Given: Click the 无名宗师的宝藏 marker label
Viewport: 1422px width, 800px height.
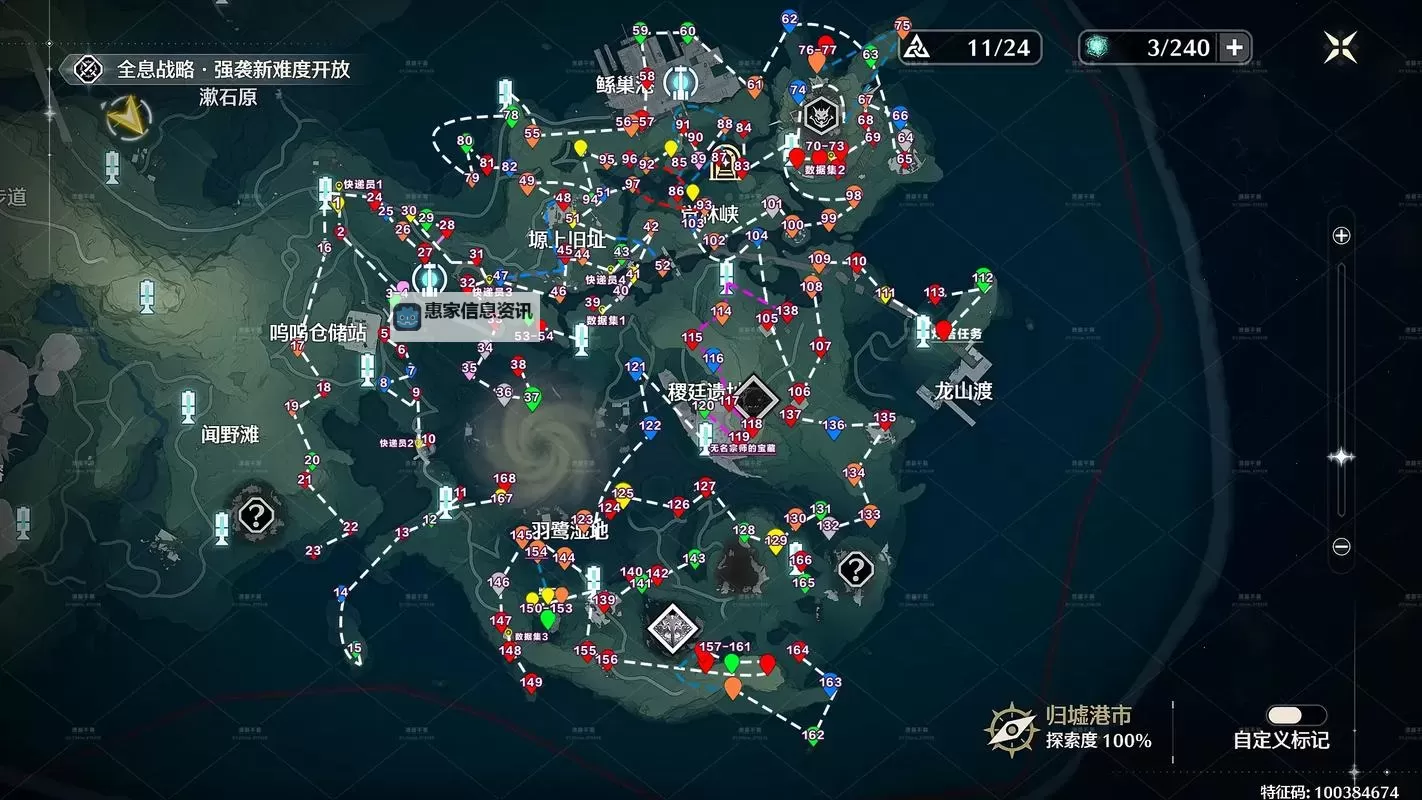Looking at the screenshot, I should tap(742, 450).
